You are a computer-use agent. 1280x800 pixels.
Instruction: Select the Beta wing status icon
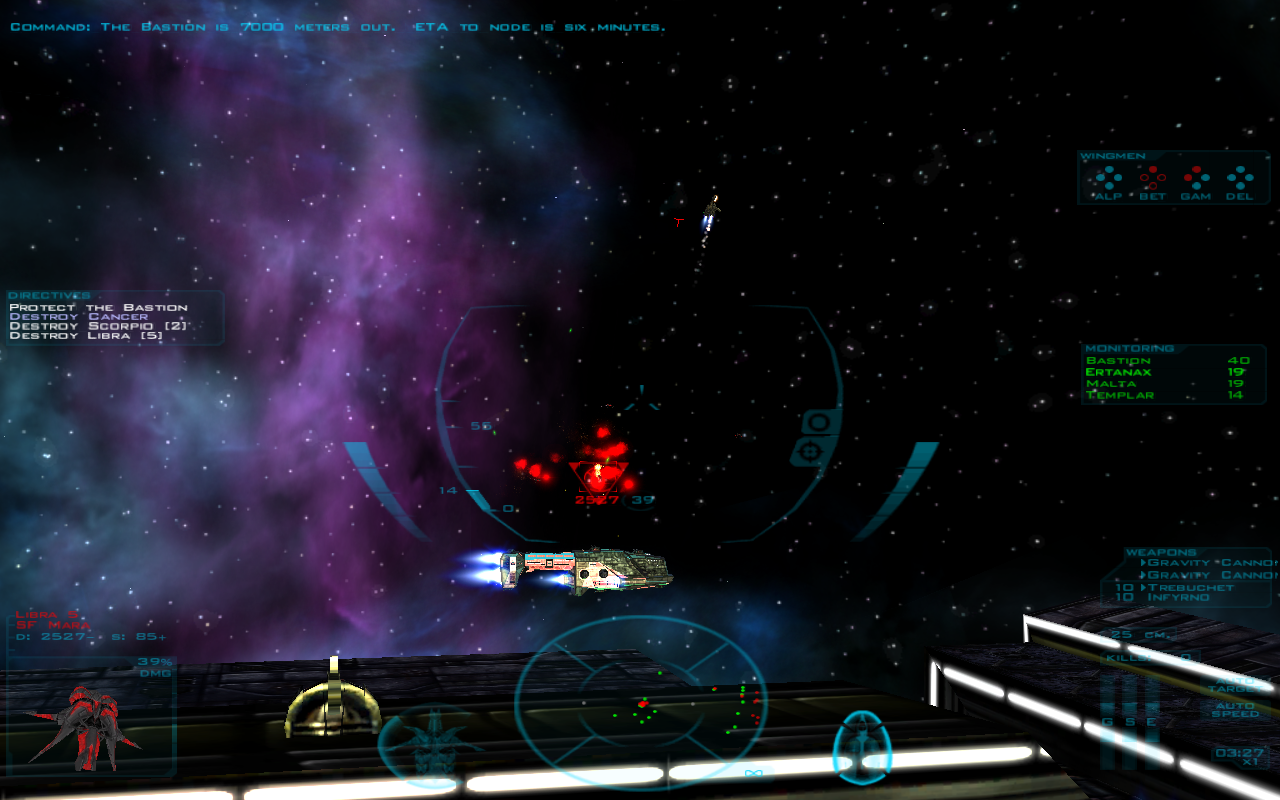click(1152, 179)
